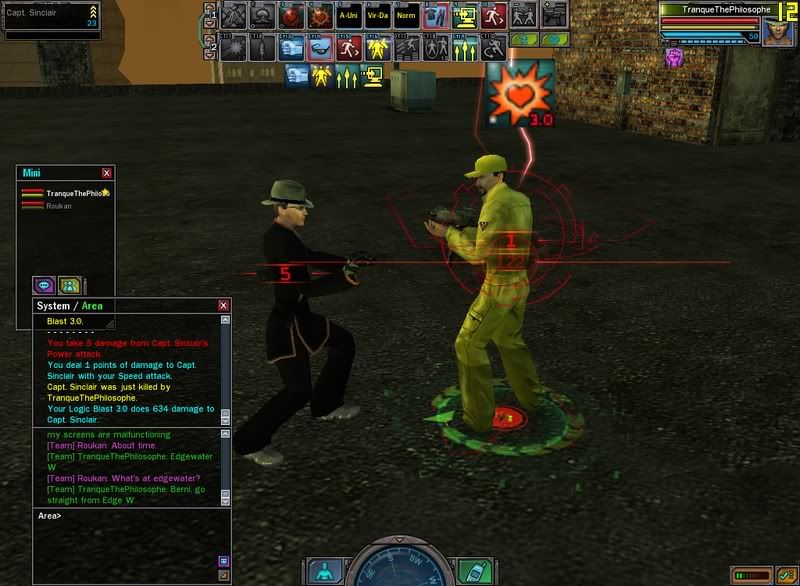This screenshot has height=586, width=800.
Task: Activate the Norm hotbar slot
Action: [406, 16]
